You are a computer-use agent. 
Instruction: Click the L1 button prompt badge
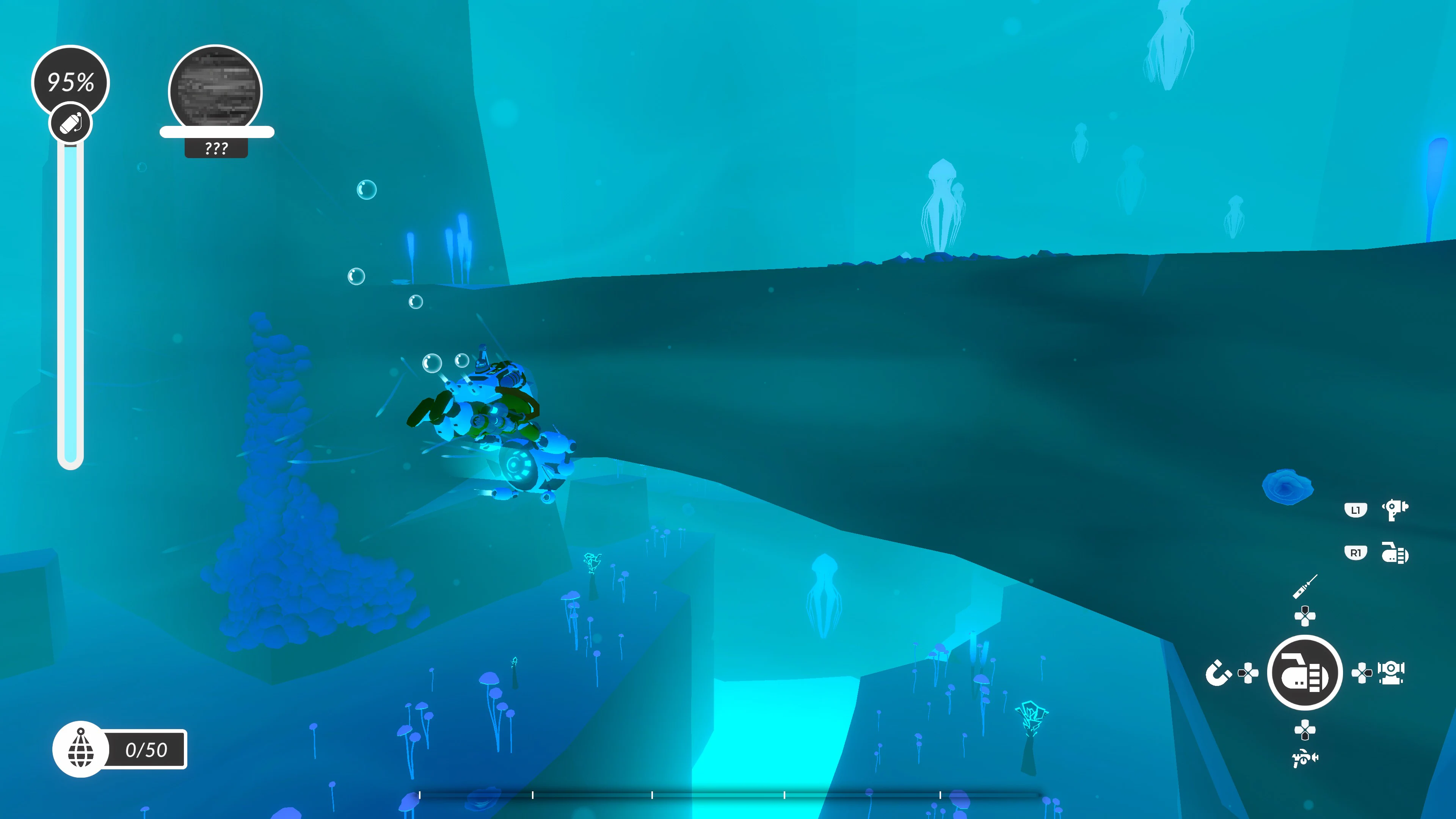pos(1356,510)
